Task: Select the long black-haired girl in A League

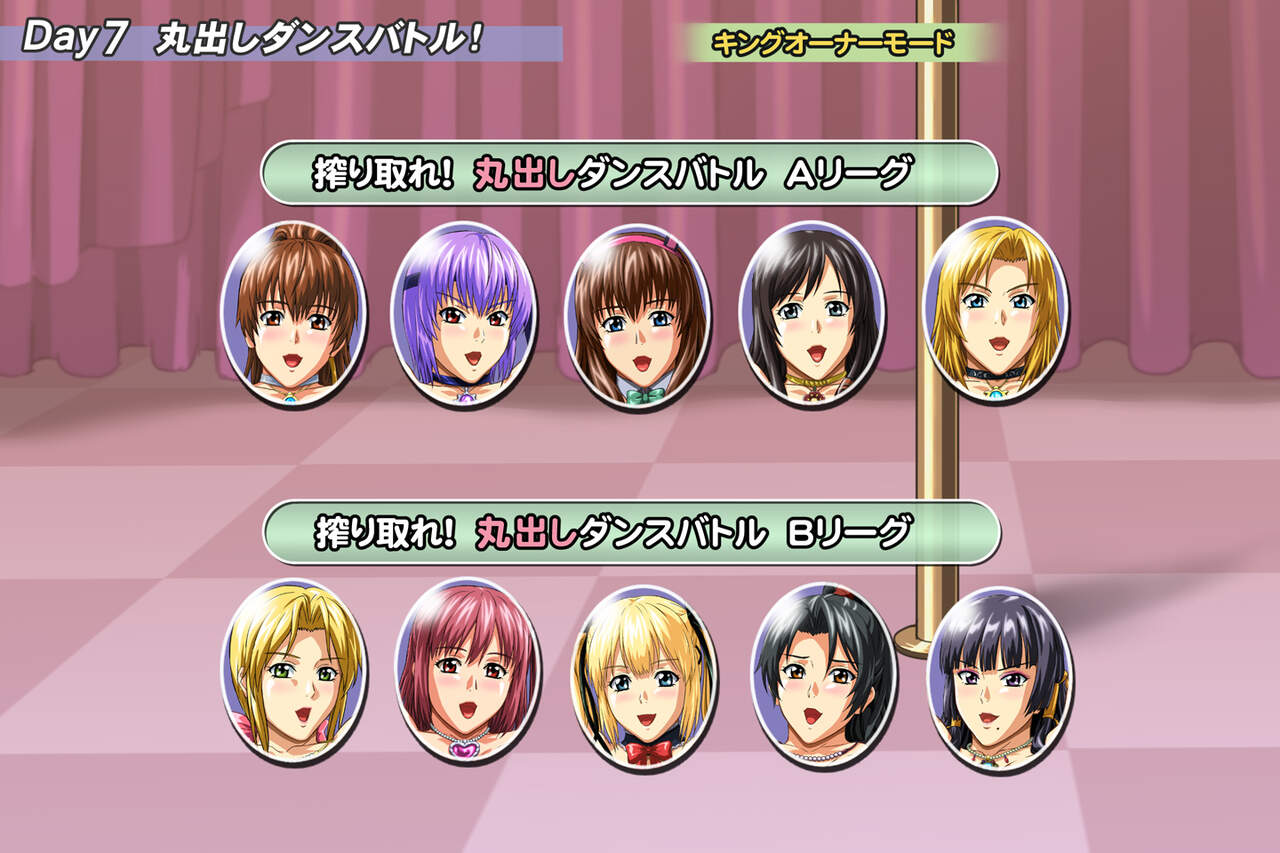Action: click(811, 313)
